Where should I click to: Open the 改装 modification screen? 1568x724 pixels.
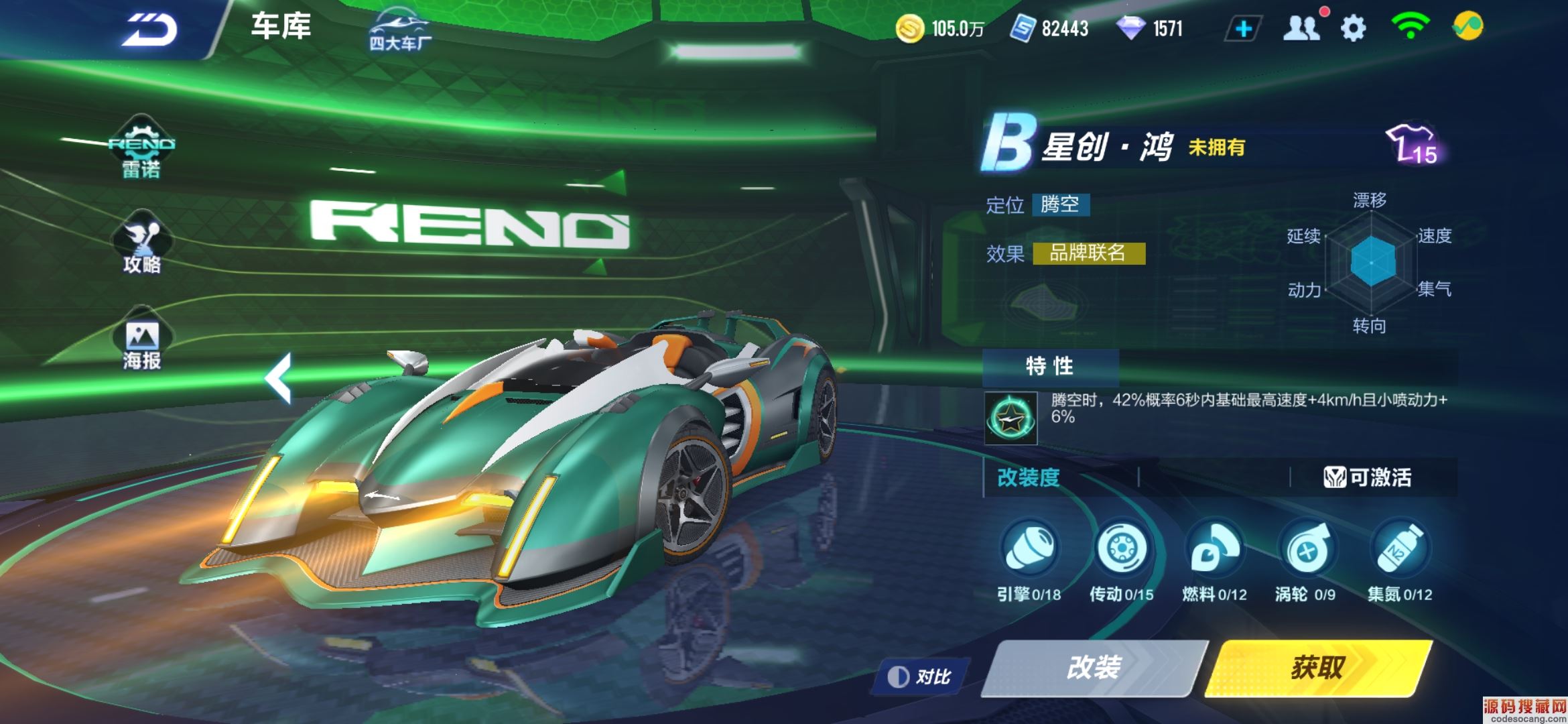(x=1094, y=668)
